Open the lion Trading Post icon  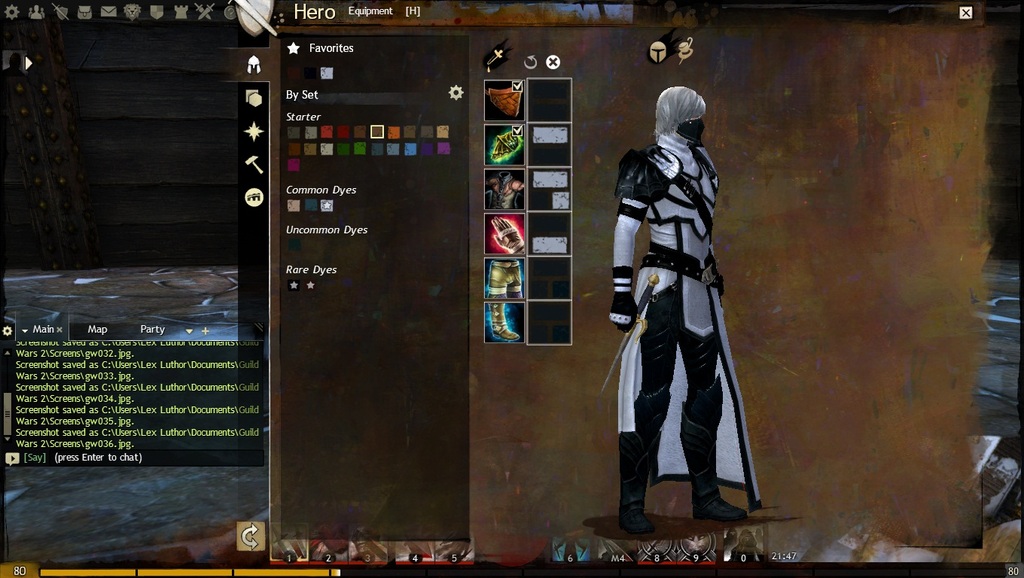(x=132, y=12)
